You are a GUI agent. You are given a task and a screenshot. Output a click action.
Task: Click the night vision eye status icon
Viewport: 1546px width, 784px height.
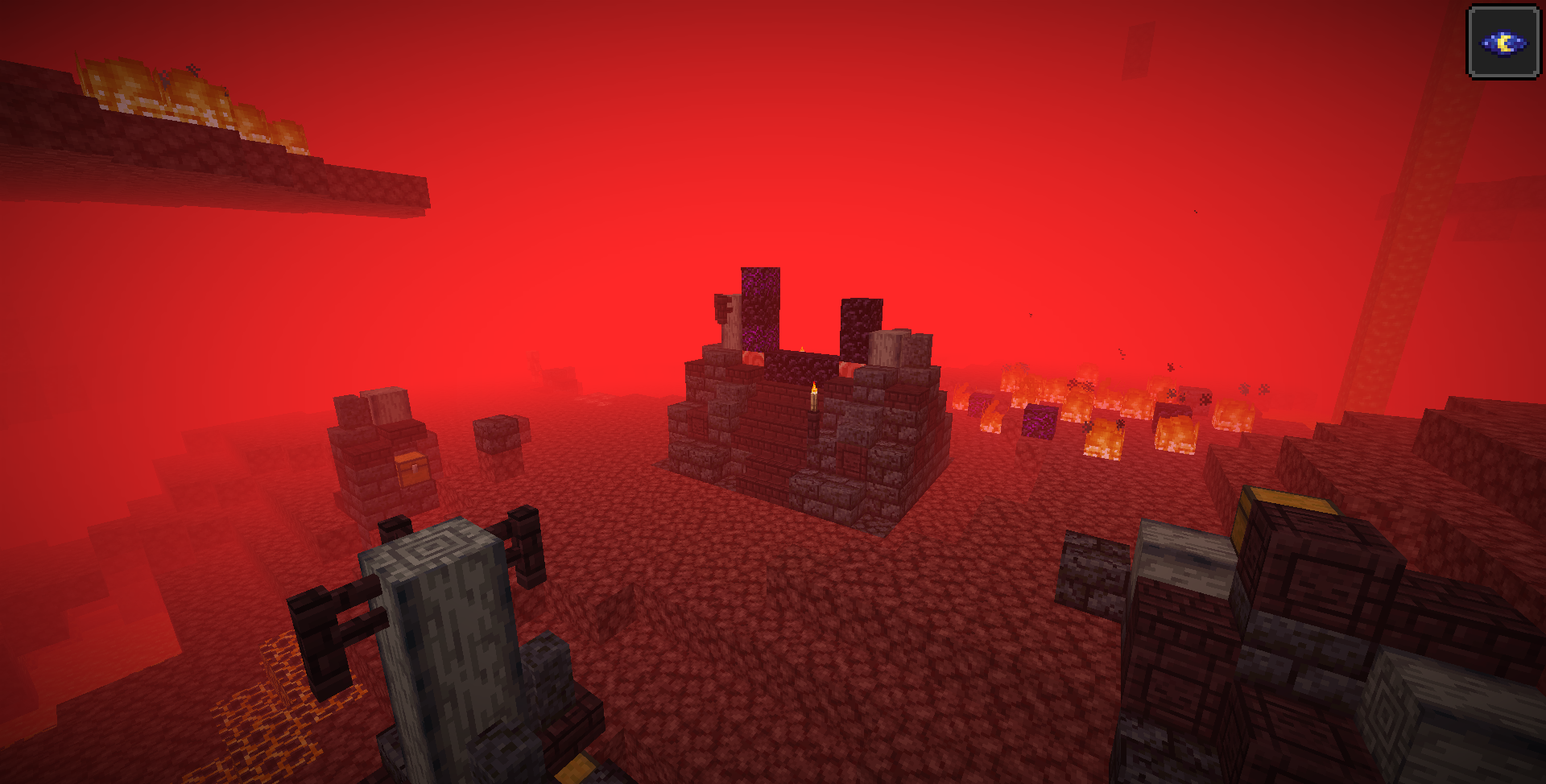(x=1503, y=43)
